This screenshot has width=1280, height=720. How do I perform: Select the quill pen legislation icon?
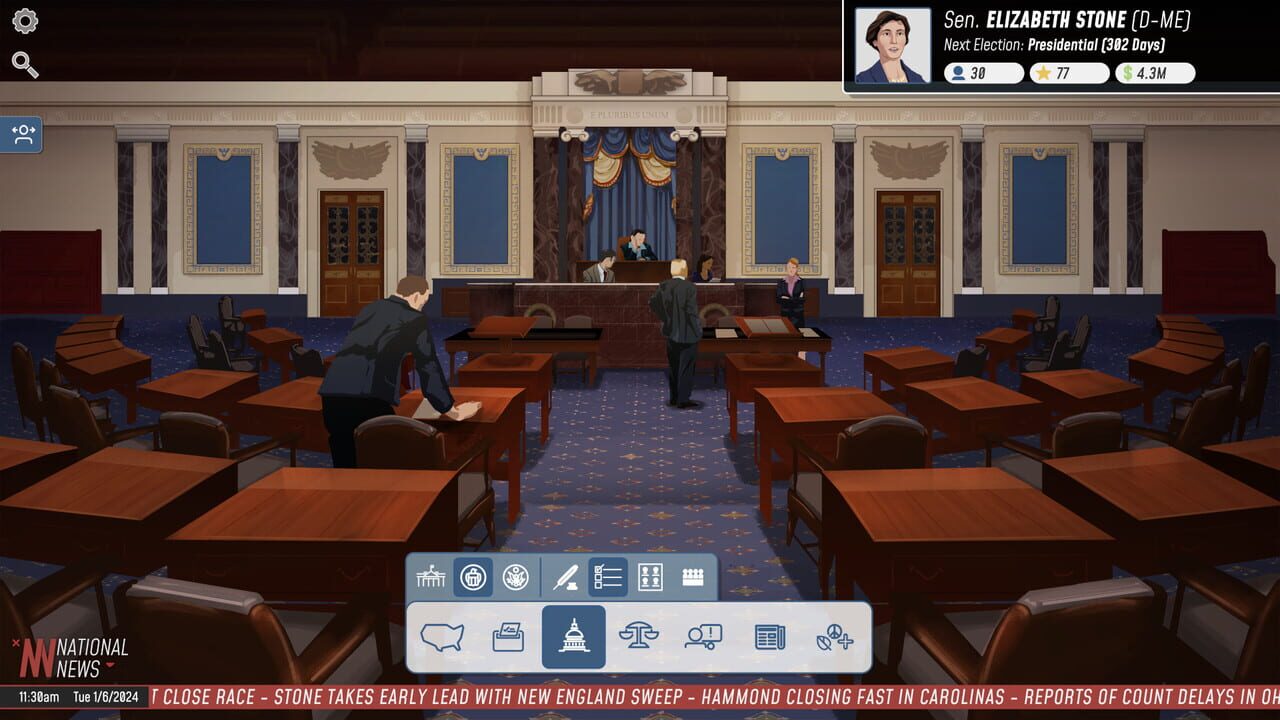pyautogui.click(x=564, y=577)
